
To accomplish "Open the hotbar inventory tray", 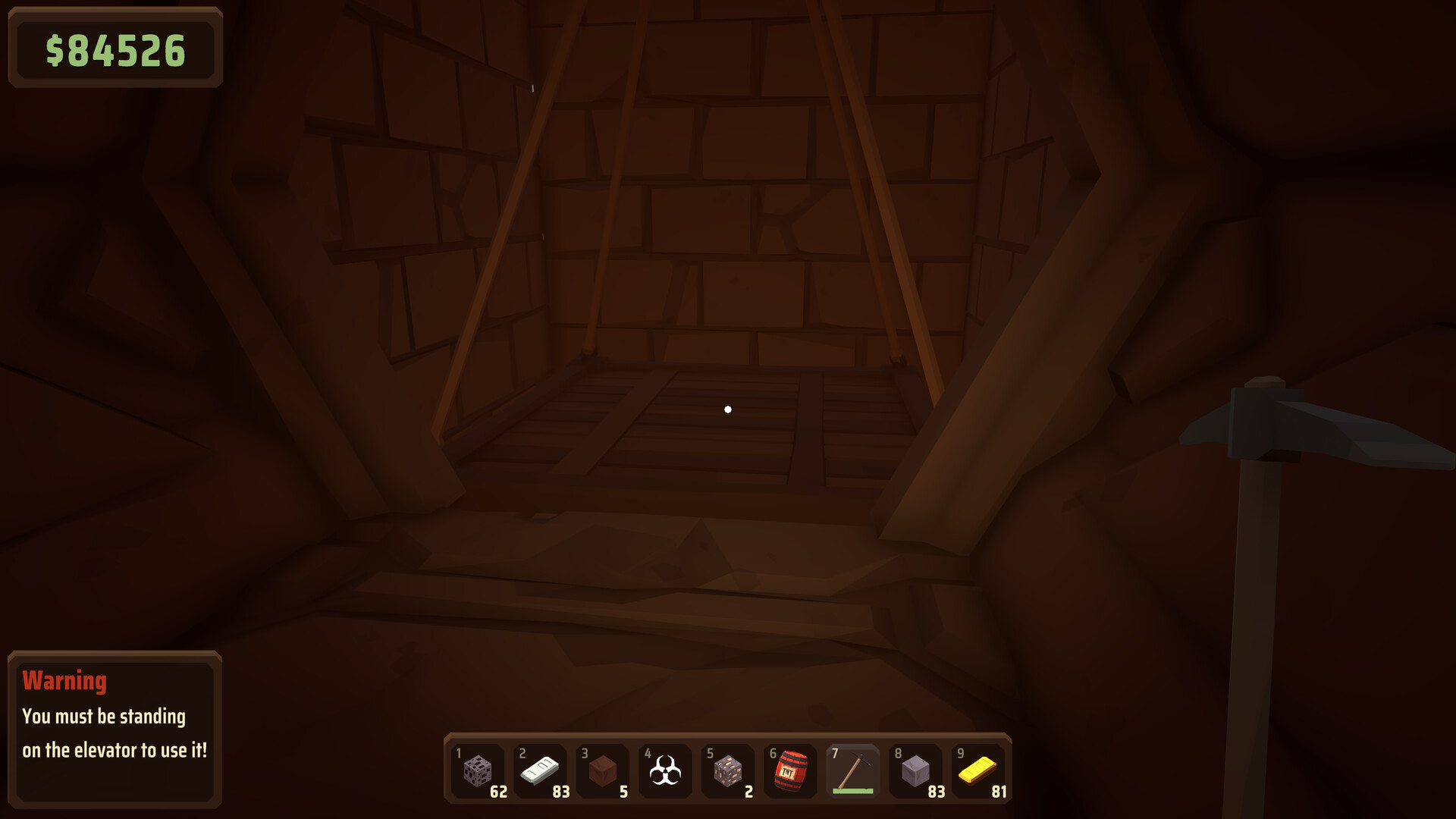I will coord(728,771).
